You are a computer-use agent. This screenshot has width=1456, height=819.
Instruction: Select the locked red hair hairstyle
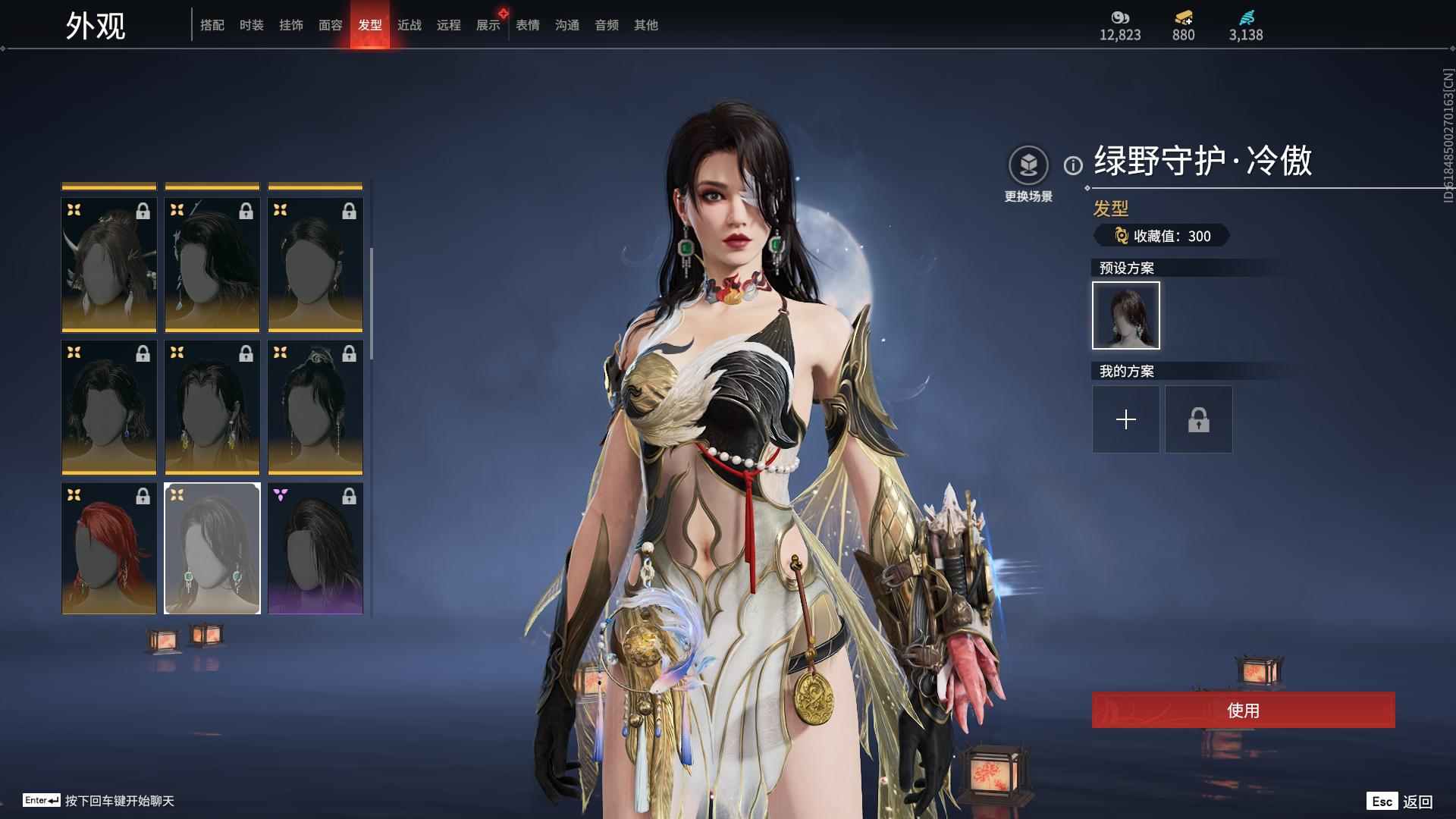[109, 548]
